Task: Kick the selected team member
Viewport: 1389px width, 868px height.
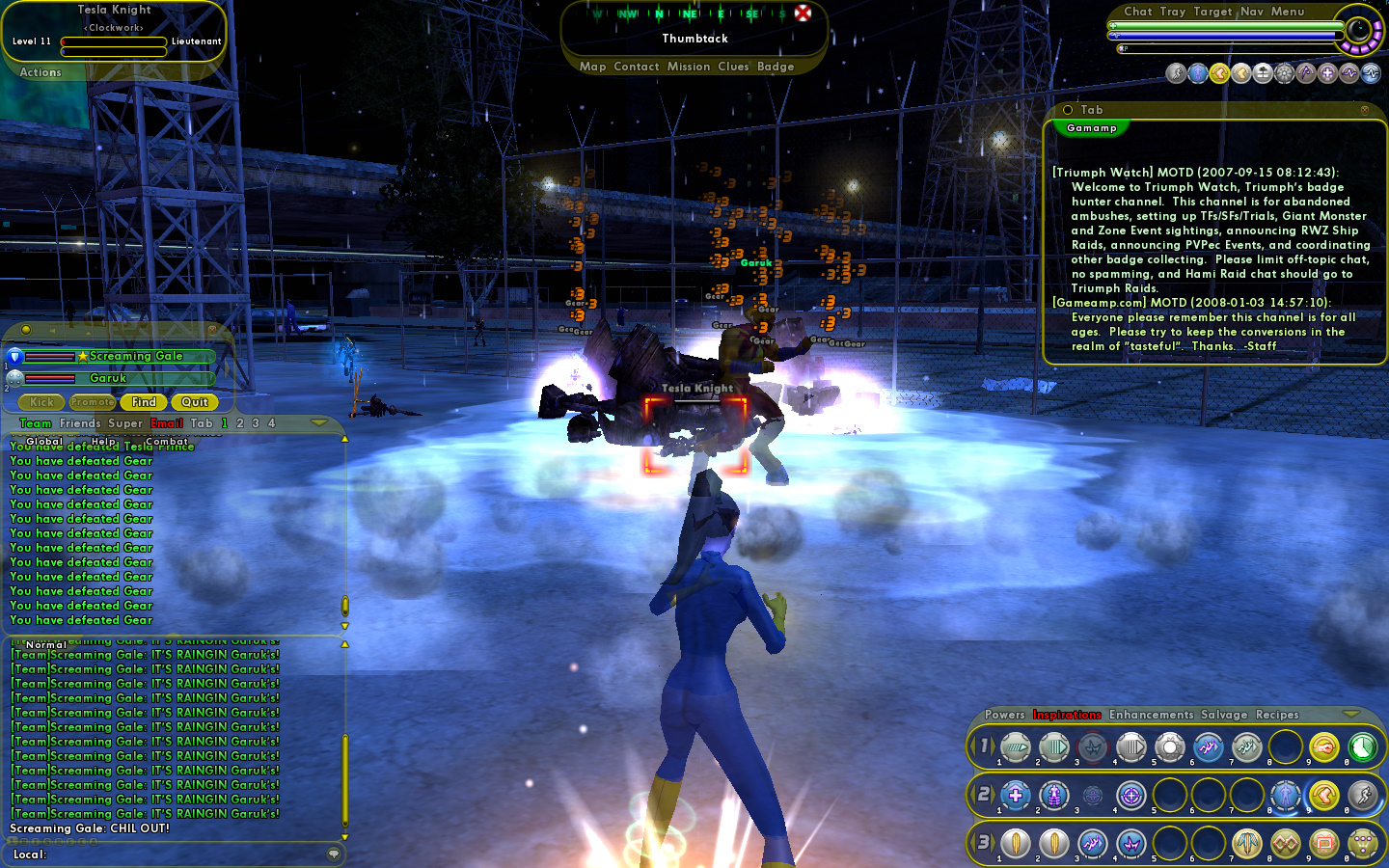Action: click(x=41, y=402)
